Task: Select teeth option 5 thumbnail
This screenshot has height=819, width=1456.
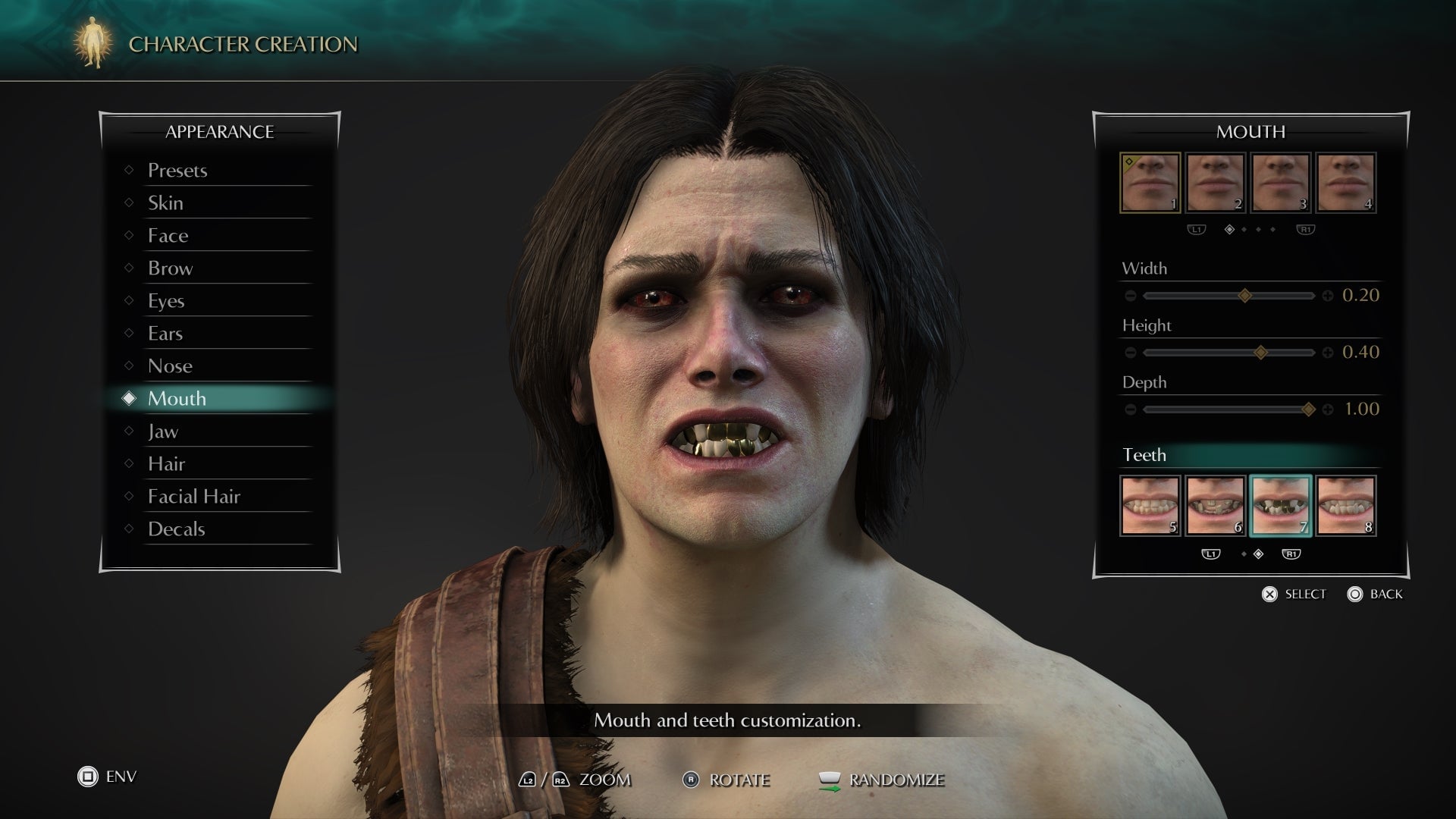Action: [x=1150, y=504]
